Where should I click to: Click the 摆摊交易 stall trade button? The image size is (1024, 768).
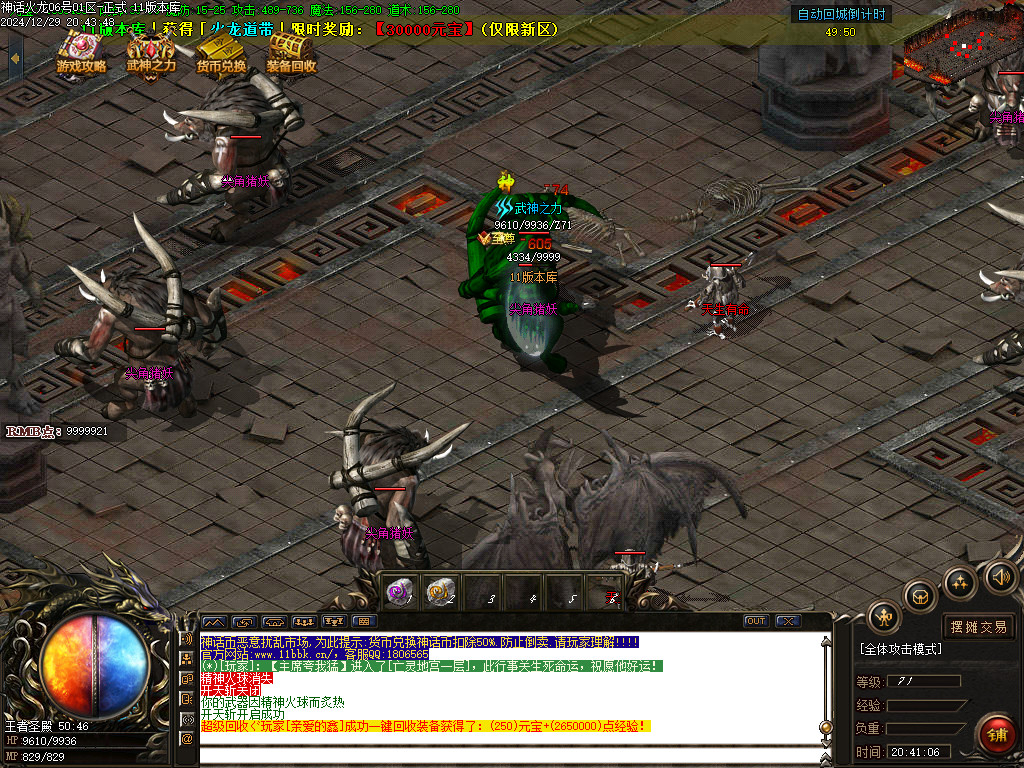[x=978, y=627]
